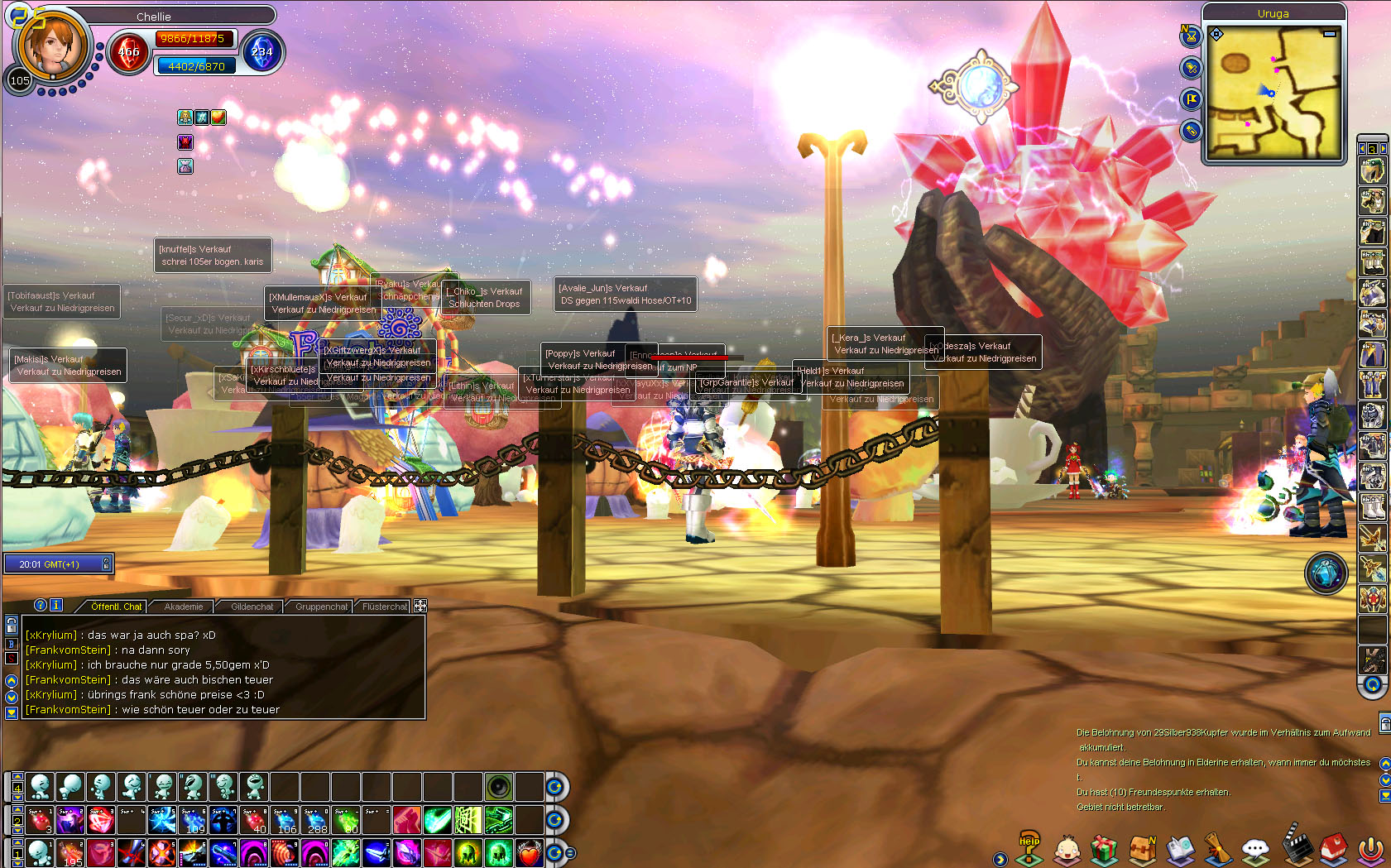
Task: Open the speech bubble social menu
Action: (x=1256, y=850)
